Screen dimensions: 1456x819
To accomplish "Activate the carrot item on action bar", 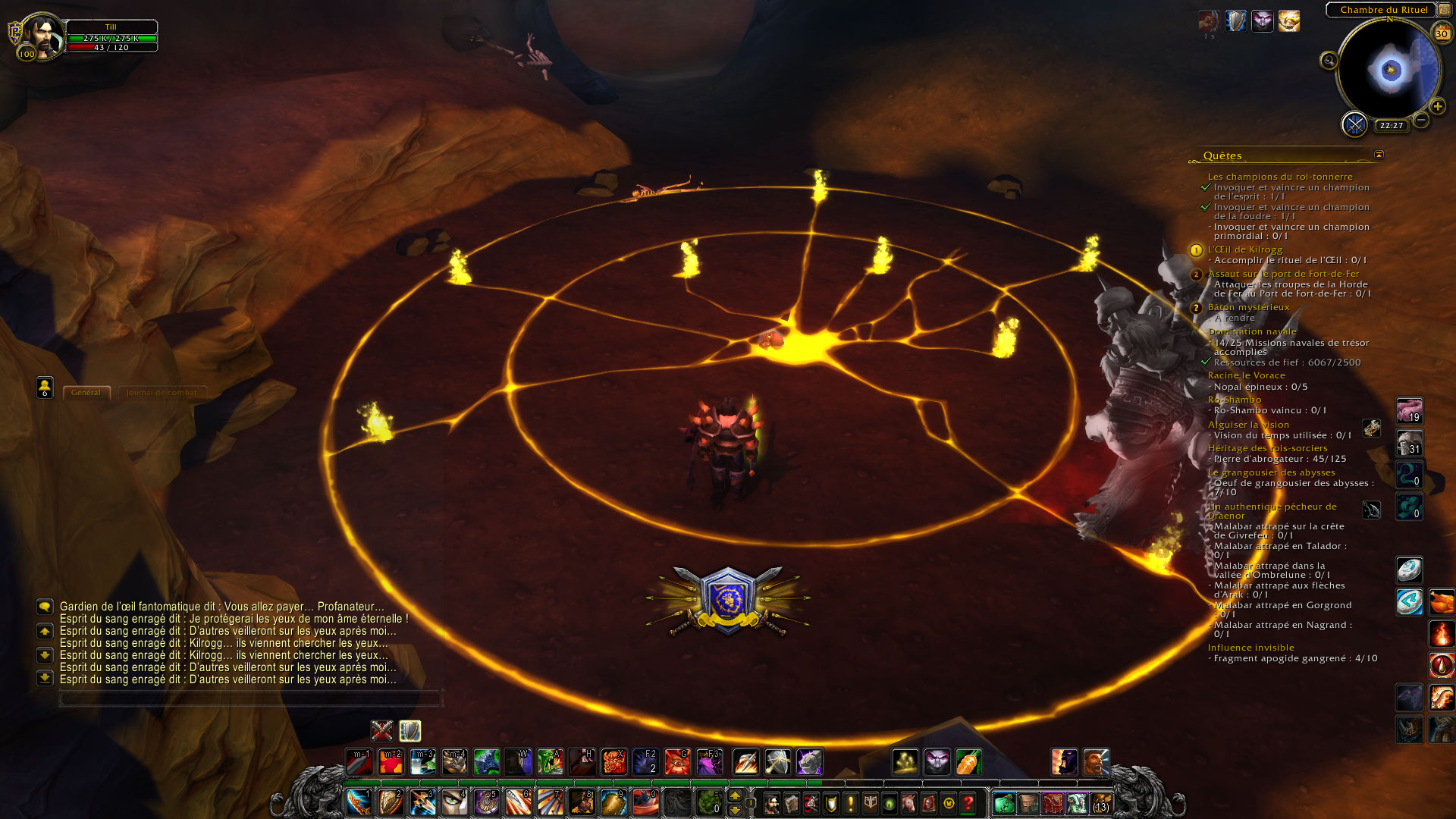I will [x=969, y=761].
